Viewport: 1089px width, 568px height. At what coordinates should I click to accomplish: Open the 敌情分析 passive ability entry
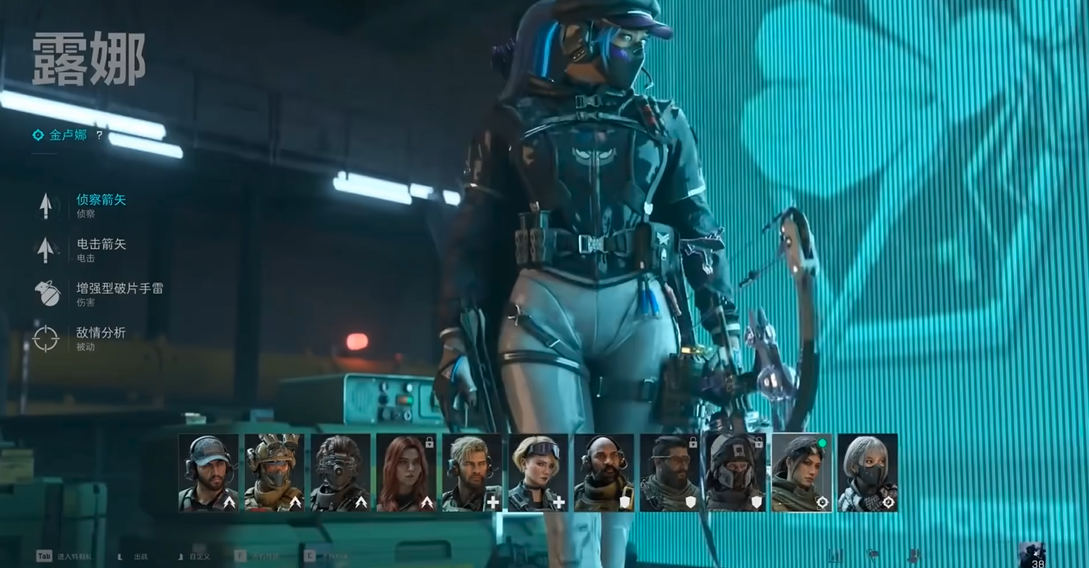101,333
